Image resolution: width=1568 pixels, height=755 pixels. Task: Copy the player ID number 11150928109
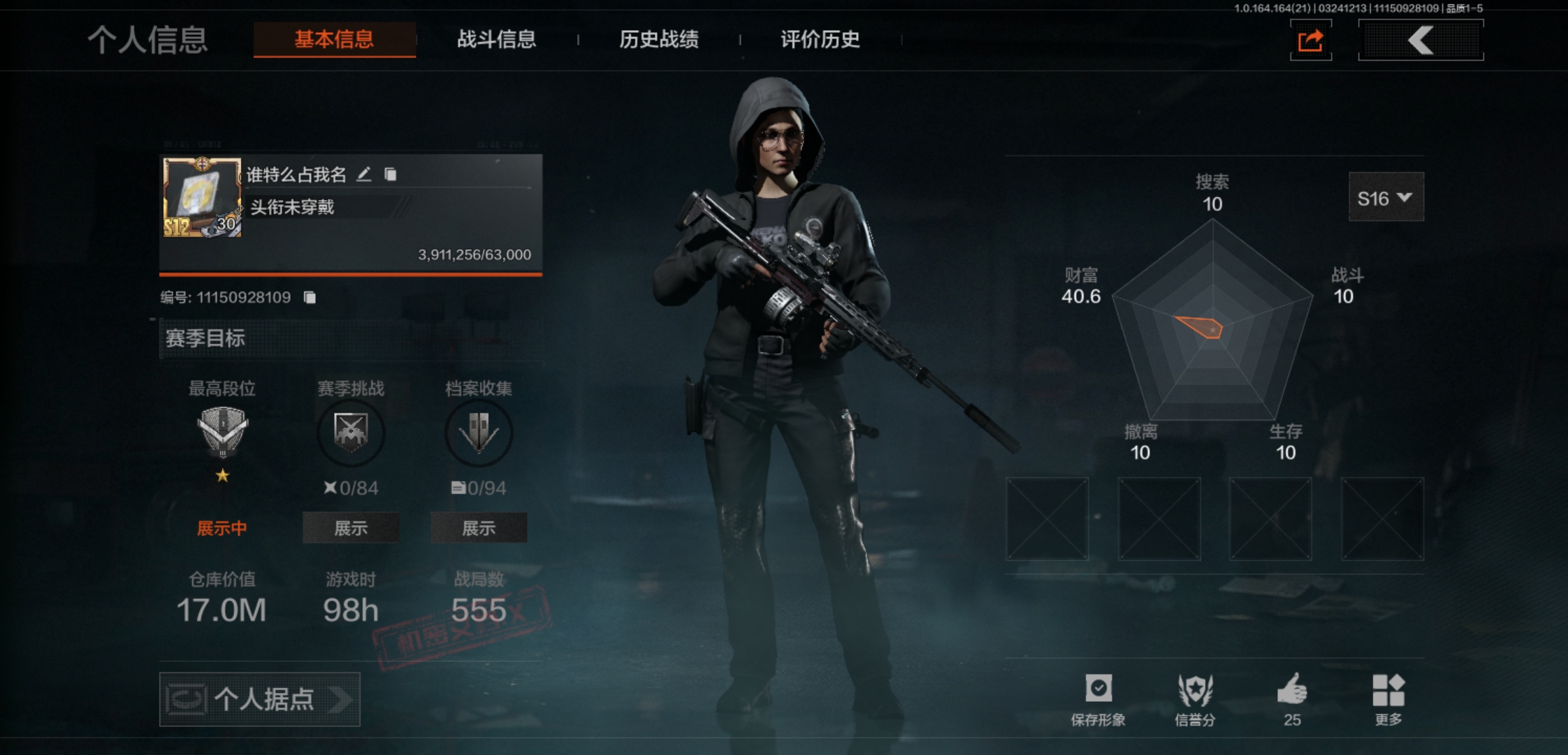[310, 298]
